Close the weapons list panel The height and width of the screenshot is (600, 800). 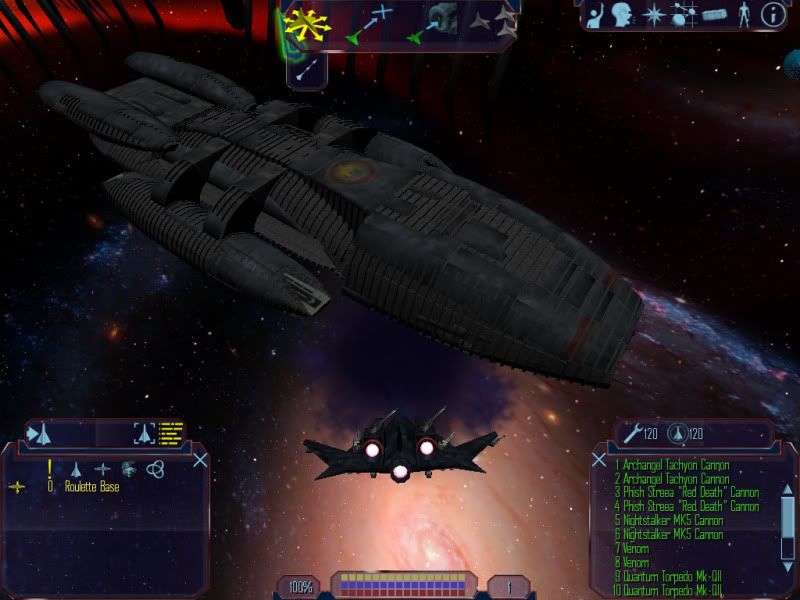click(599, 460)
